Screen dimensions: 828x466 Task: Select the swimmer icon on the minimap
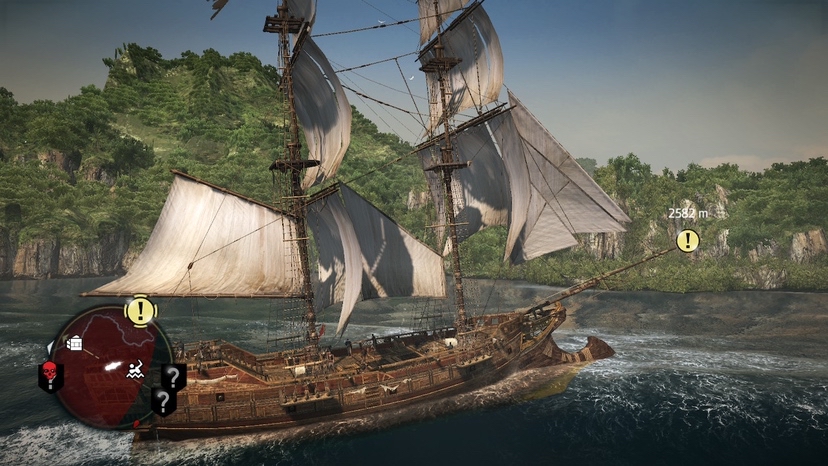click(135, 372)
